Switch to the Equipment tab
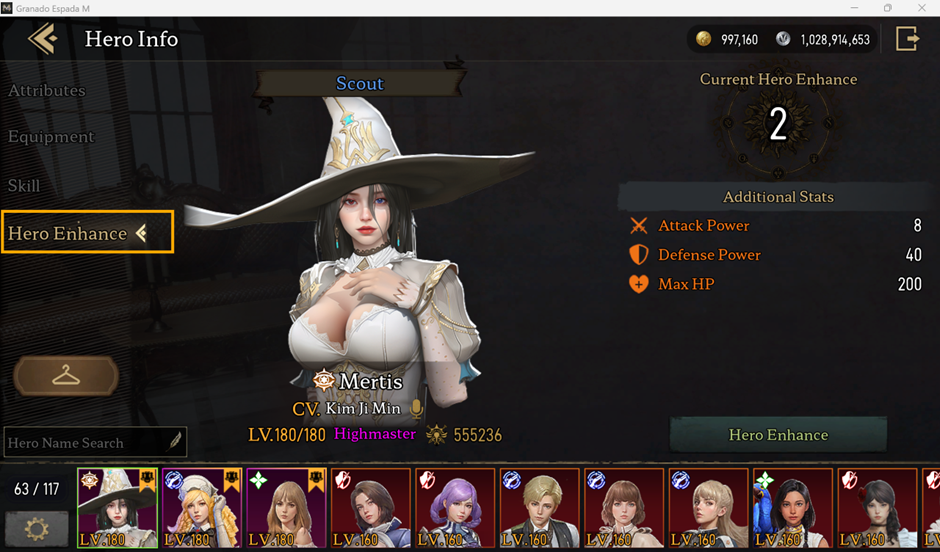 click(x=51, y=137)
